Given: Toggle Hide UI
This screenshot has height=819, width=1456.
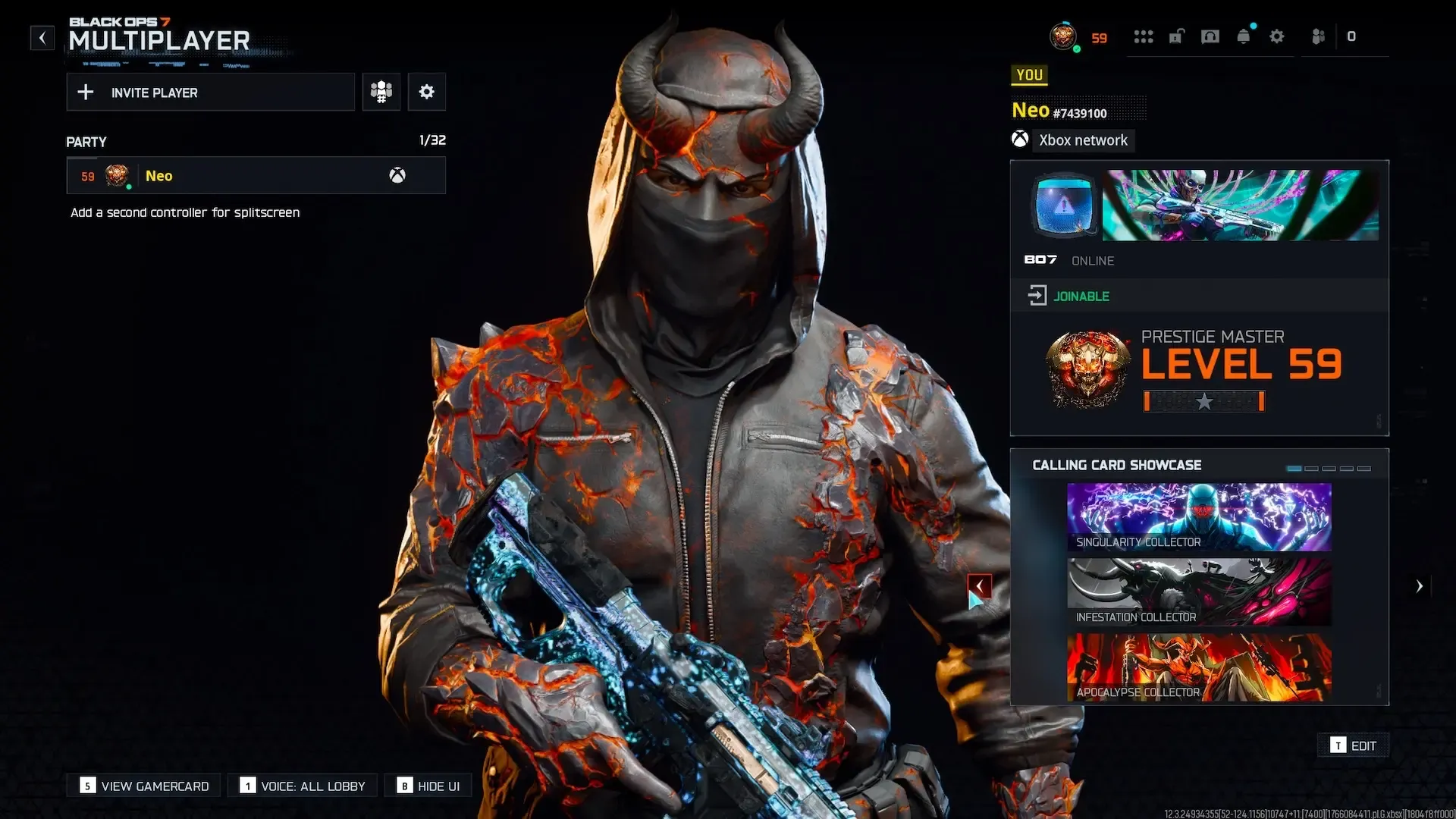Looking at the screenshot, I should [428, 786].
